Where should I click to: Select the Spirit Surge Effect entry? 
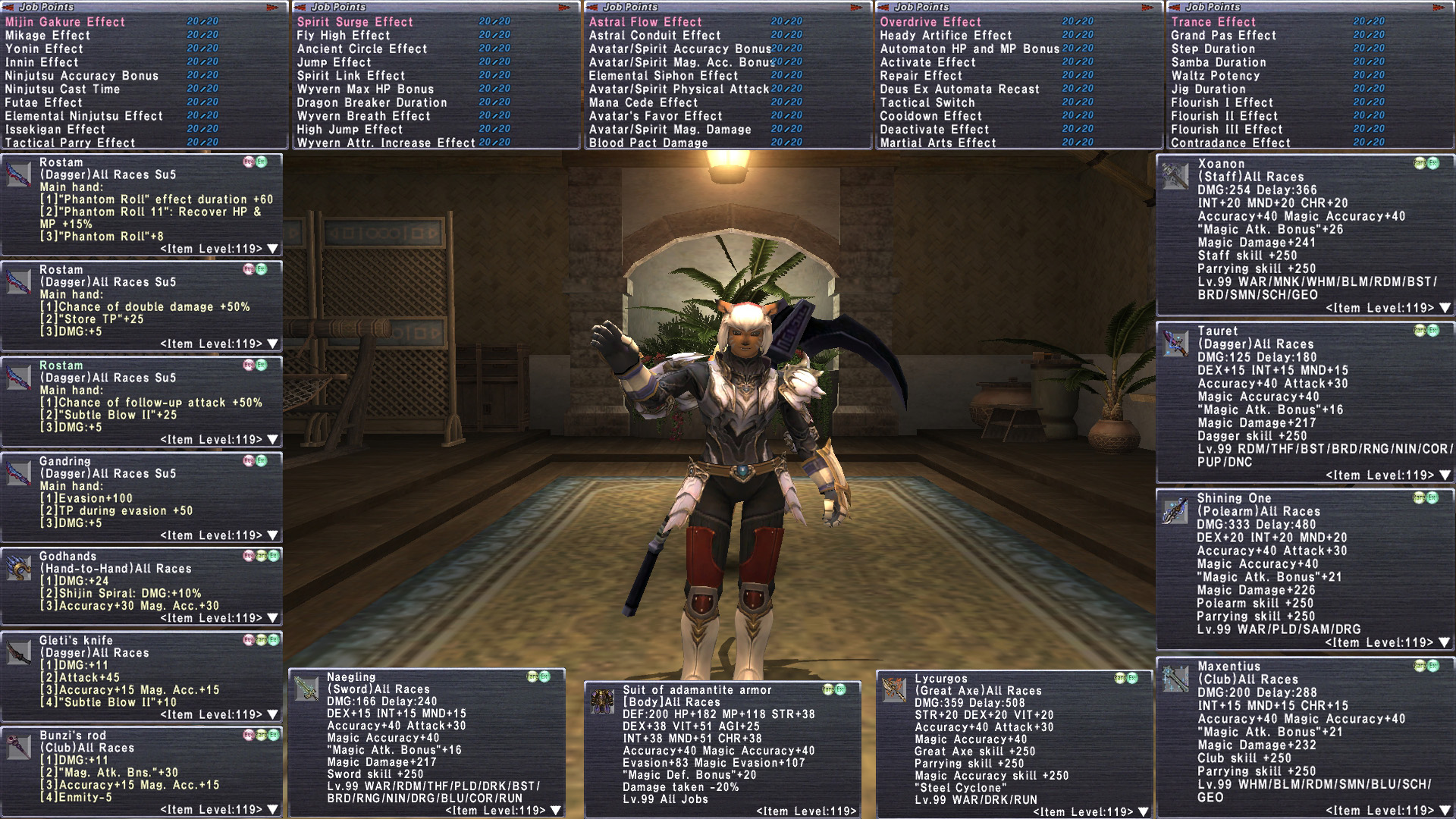(x=355, y=22)
